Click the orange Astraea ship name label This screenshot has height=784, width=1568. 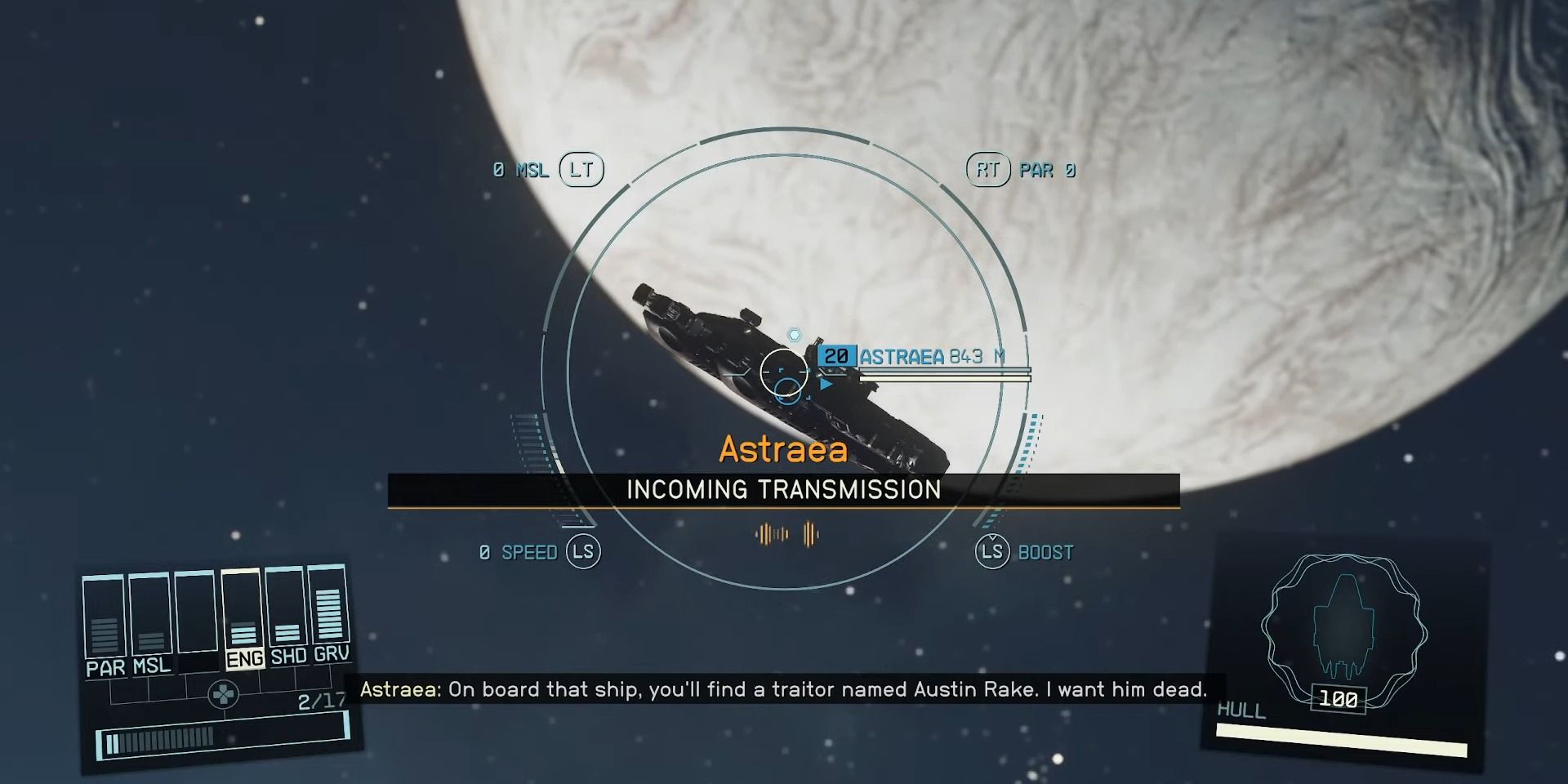(785, 448)
